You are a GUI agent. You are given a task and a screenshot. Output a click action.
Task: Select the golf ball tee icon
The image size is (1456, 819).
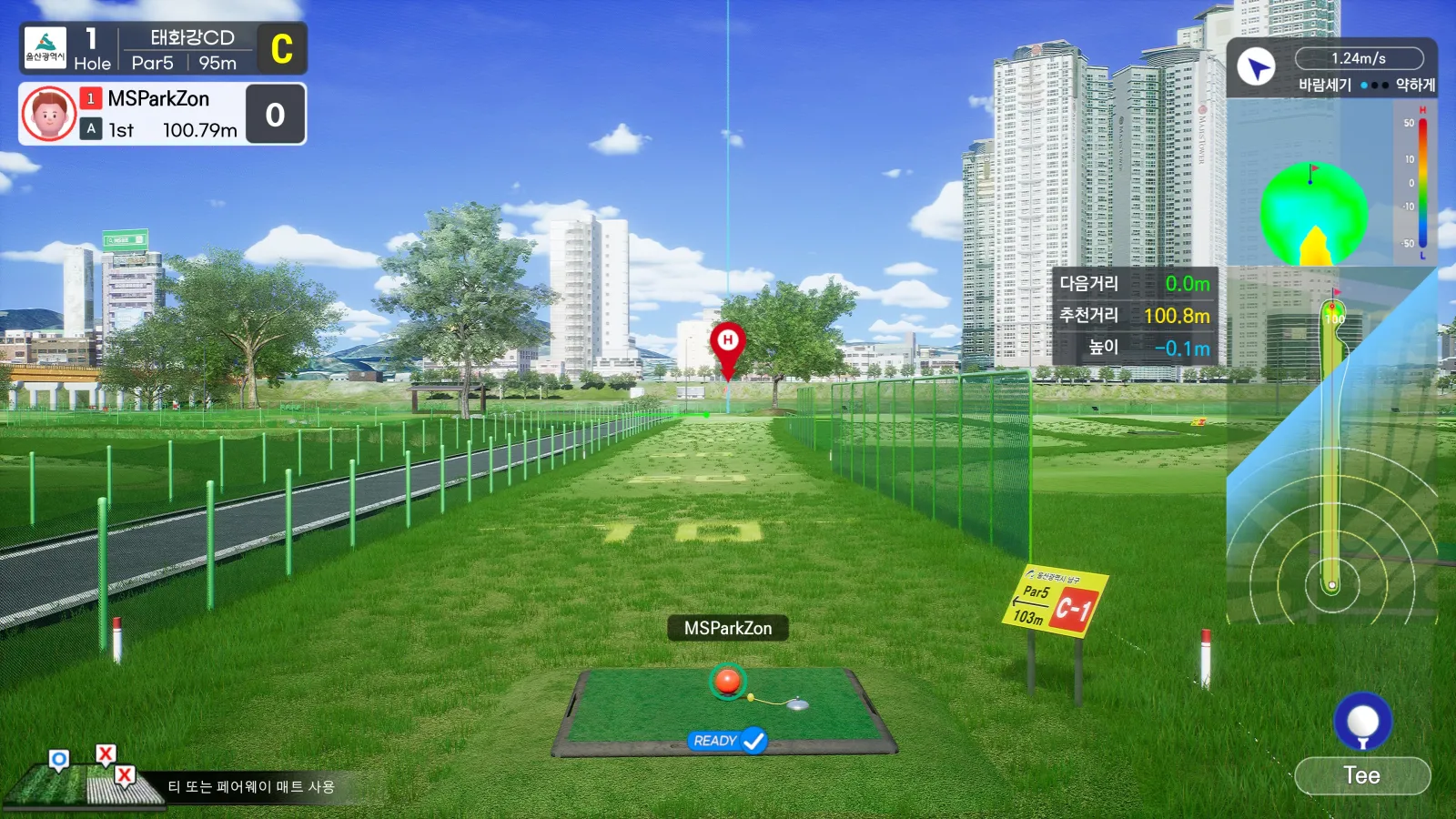[1362, 722]
